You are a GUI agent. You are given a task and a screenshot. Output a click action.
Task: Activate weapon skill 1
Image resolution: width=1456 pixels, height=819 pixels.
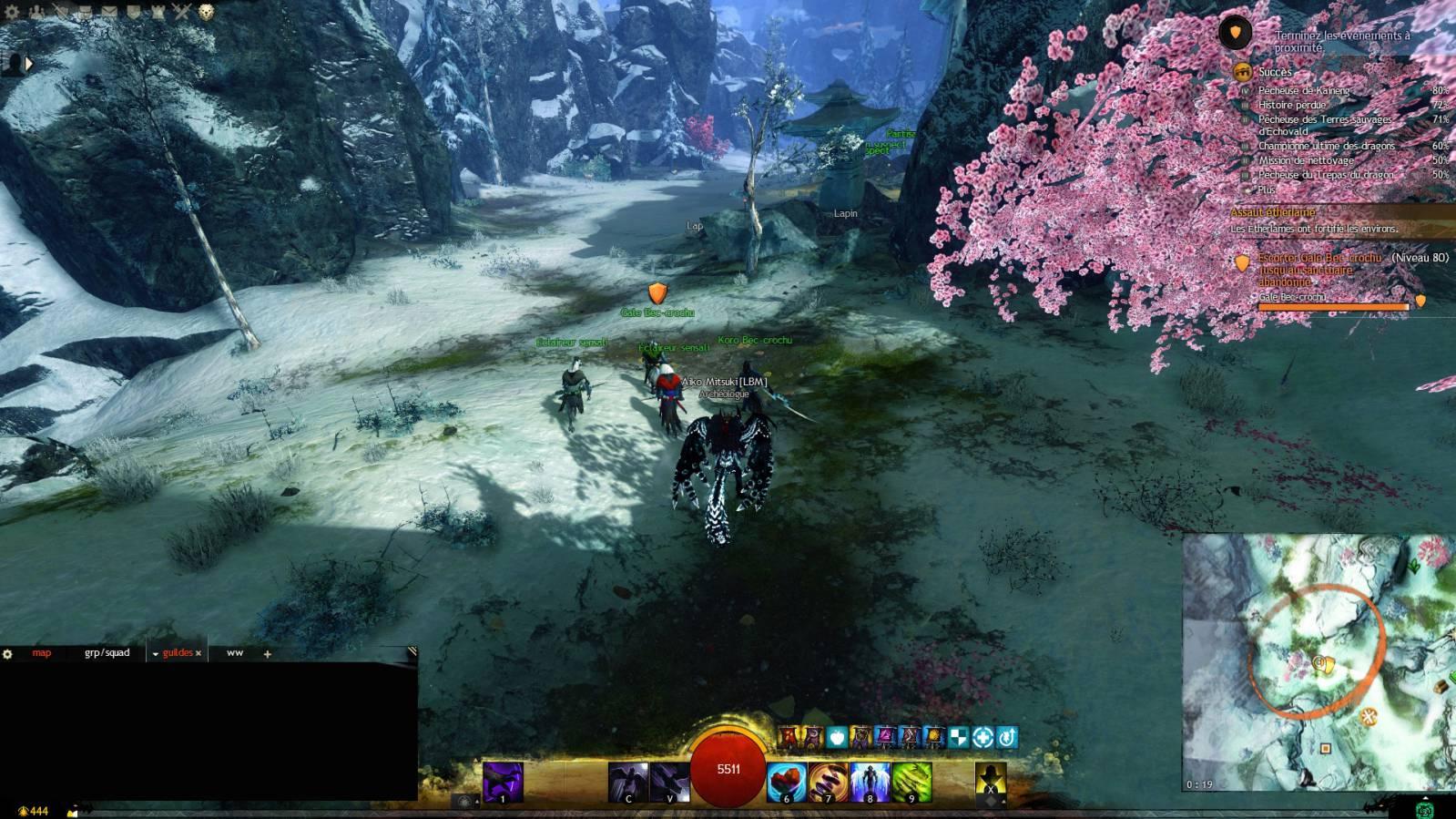coord(503,782)
